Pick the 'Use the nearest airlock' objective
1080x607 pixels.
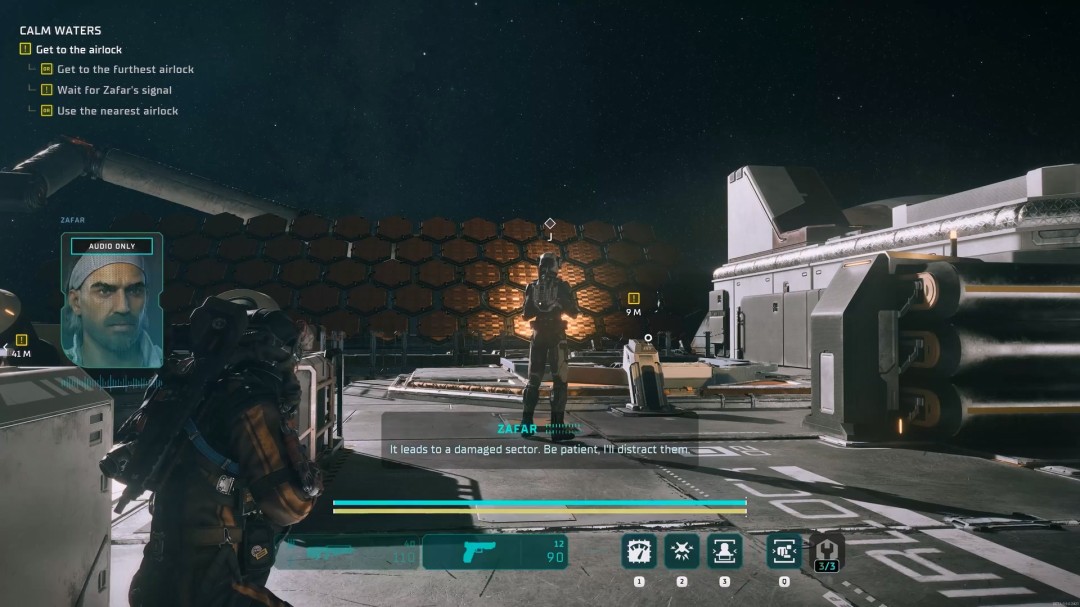[x=117, y=111]
